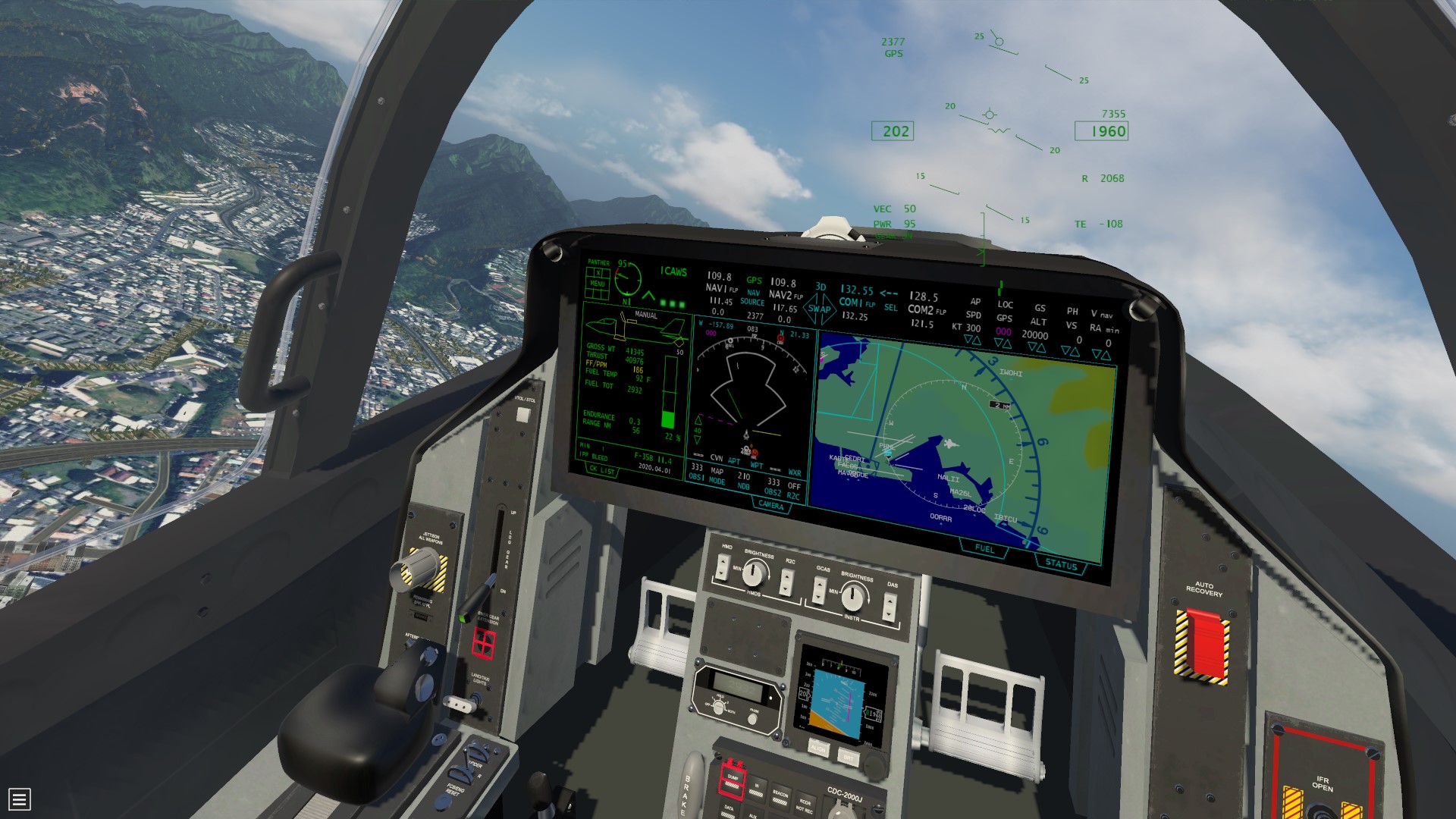This screenshot has height=819, width=1456.
Task: Open the hamburger menu in the bottom-left corner
Action: click(x=19, y=800)
